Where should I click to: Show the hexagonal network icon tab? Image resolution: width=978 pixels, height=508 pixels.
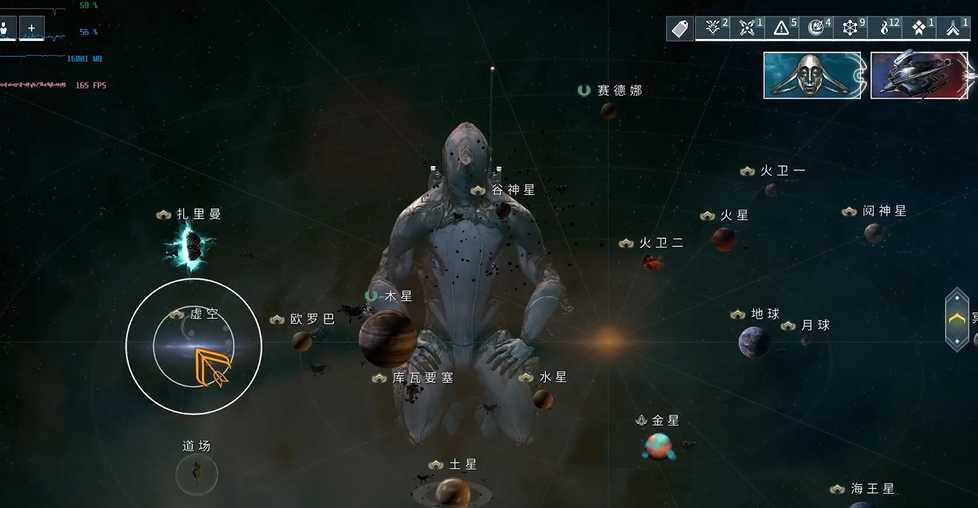click(850, 28)
